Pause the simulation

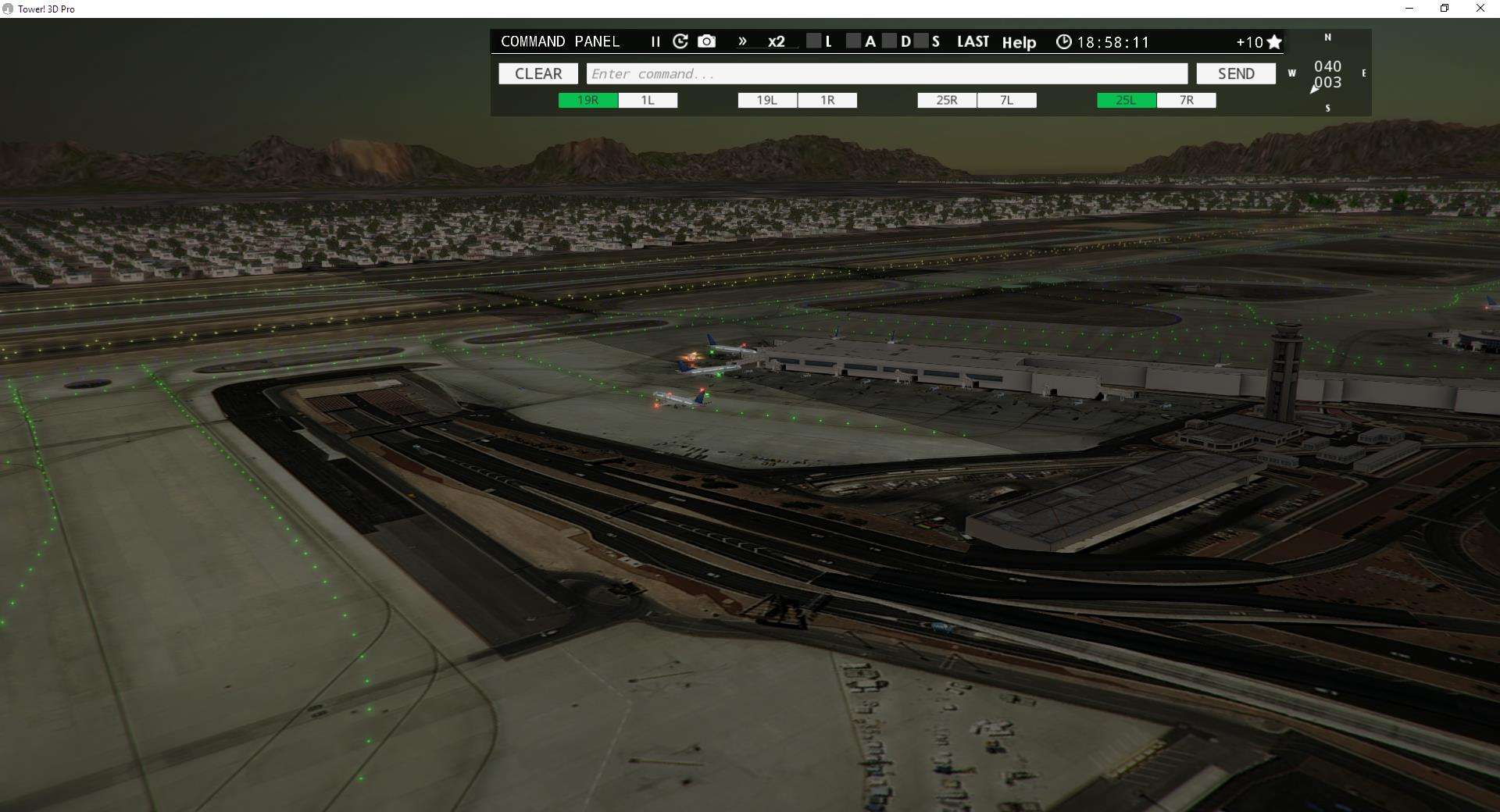click(655, 41)
